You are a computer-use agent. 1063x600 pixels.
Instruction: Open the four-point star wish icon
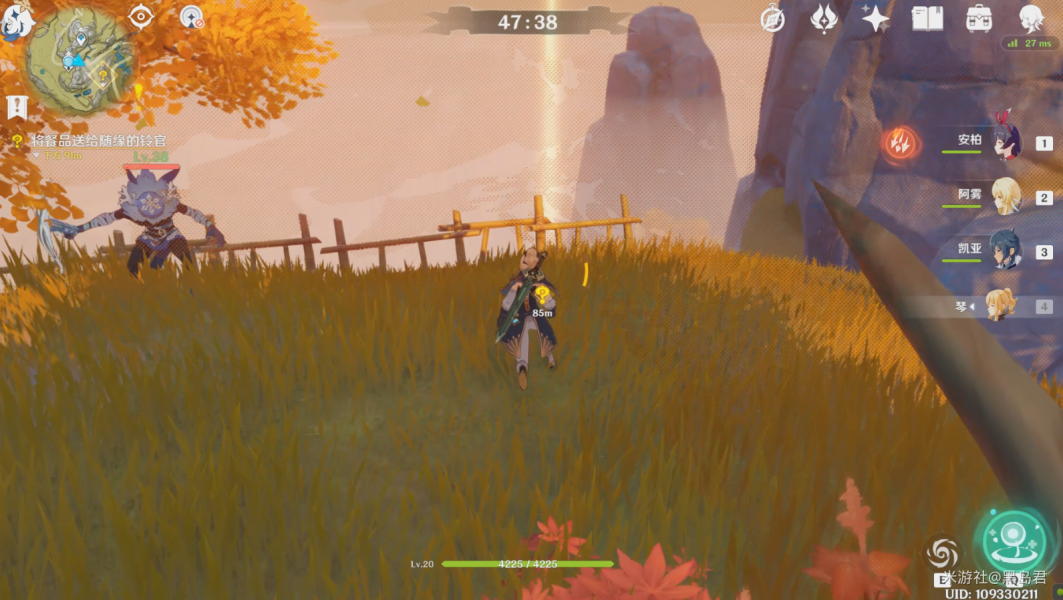[876, 18]
